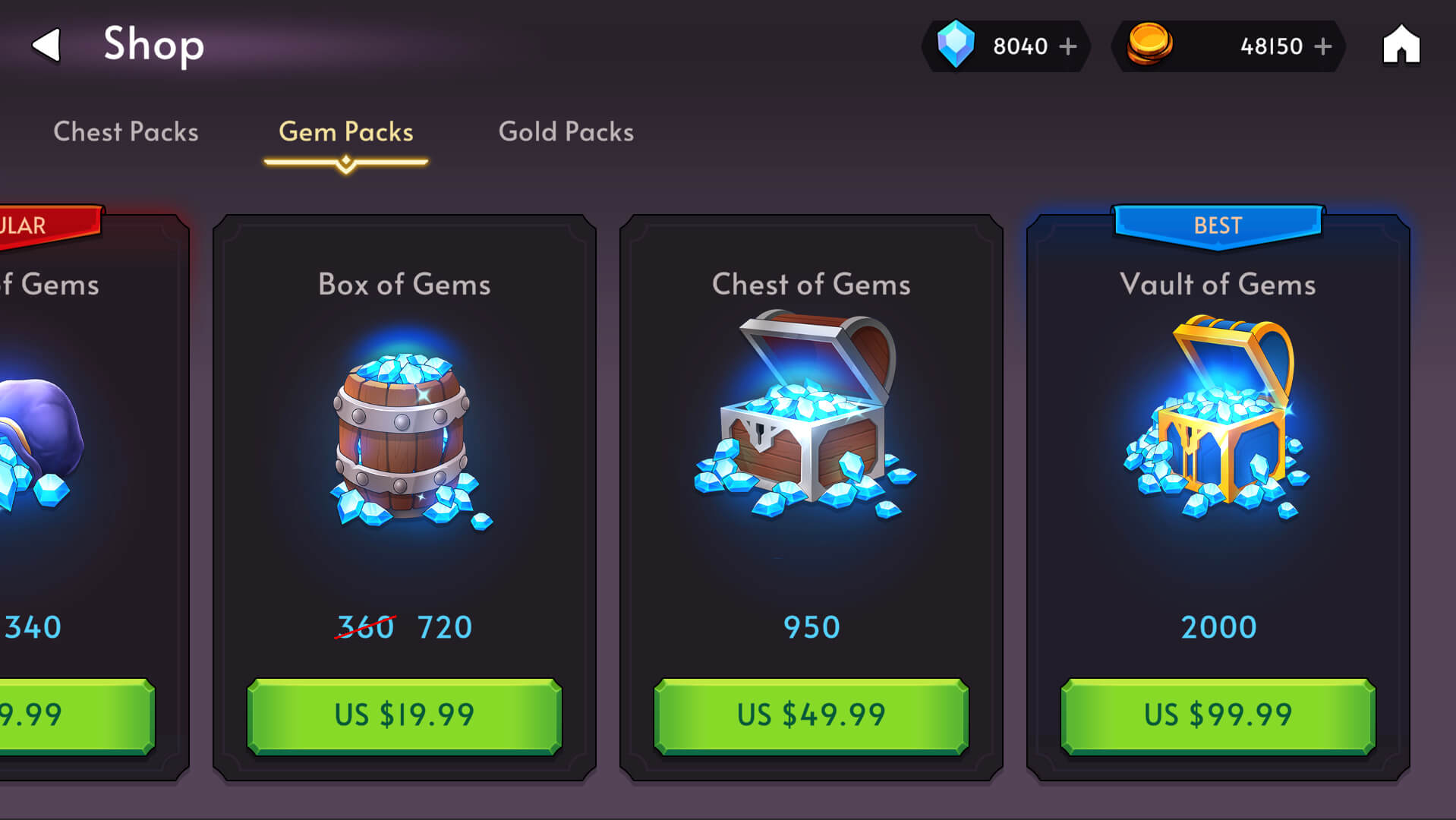The height and width of the screenshot is (820, 1456).
Task: Choose the Chest of Gems silver chest image
Action: (806, 418)
